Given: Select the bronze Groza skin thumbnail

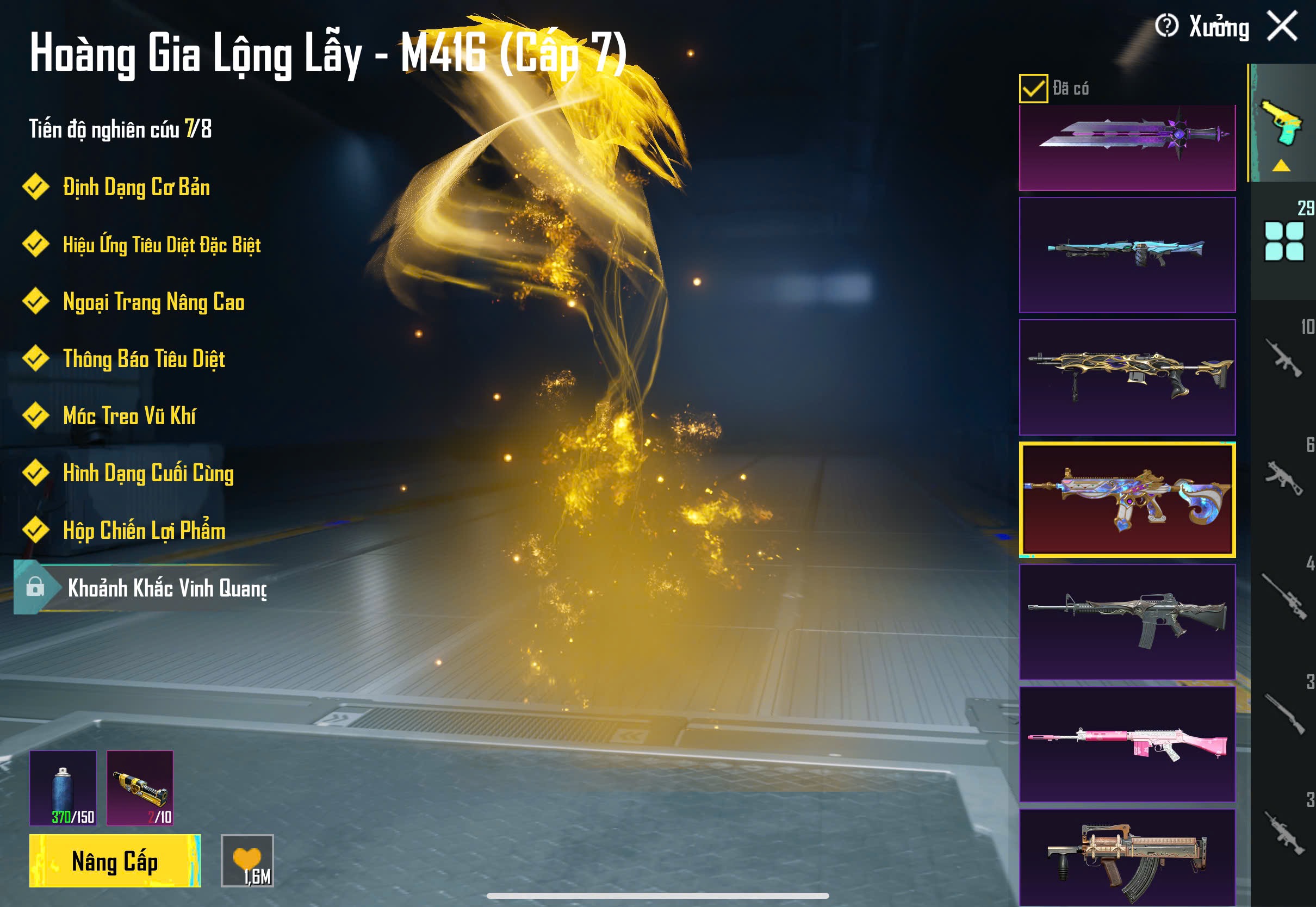Looking at the screenshot, I should coord(1127,857).
